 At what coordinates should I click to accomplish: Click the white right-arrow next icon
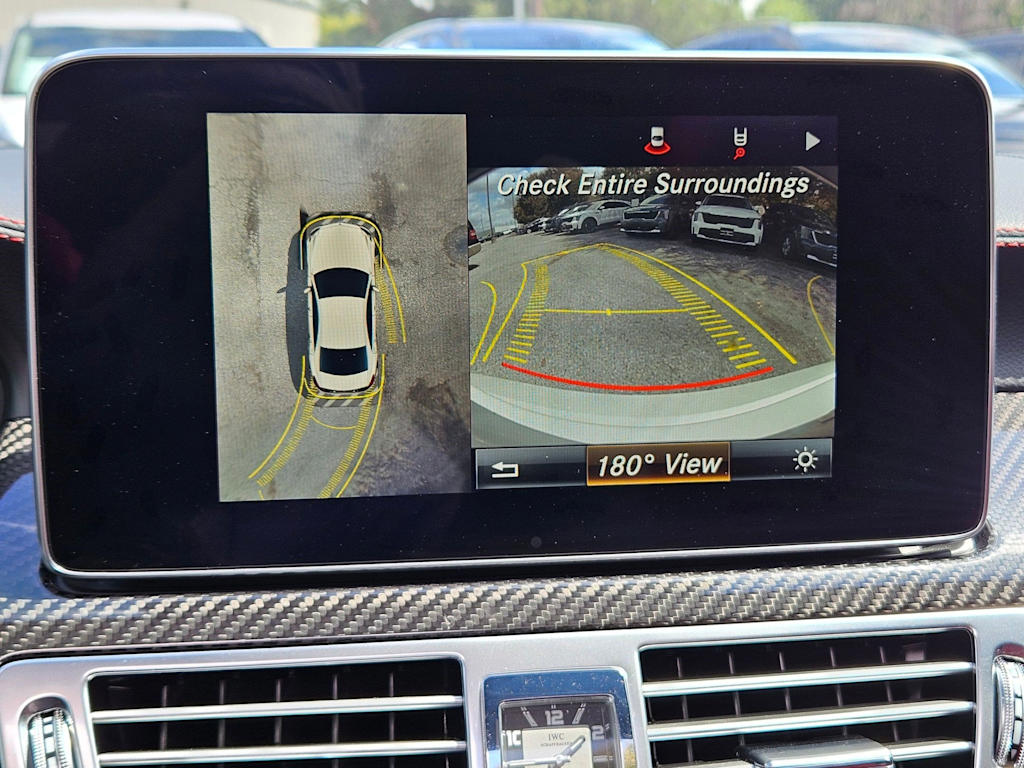point(812,142)
